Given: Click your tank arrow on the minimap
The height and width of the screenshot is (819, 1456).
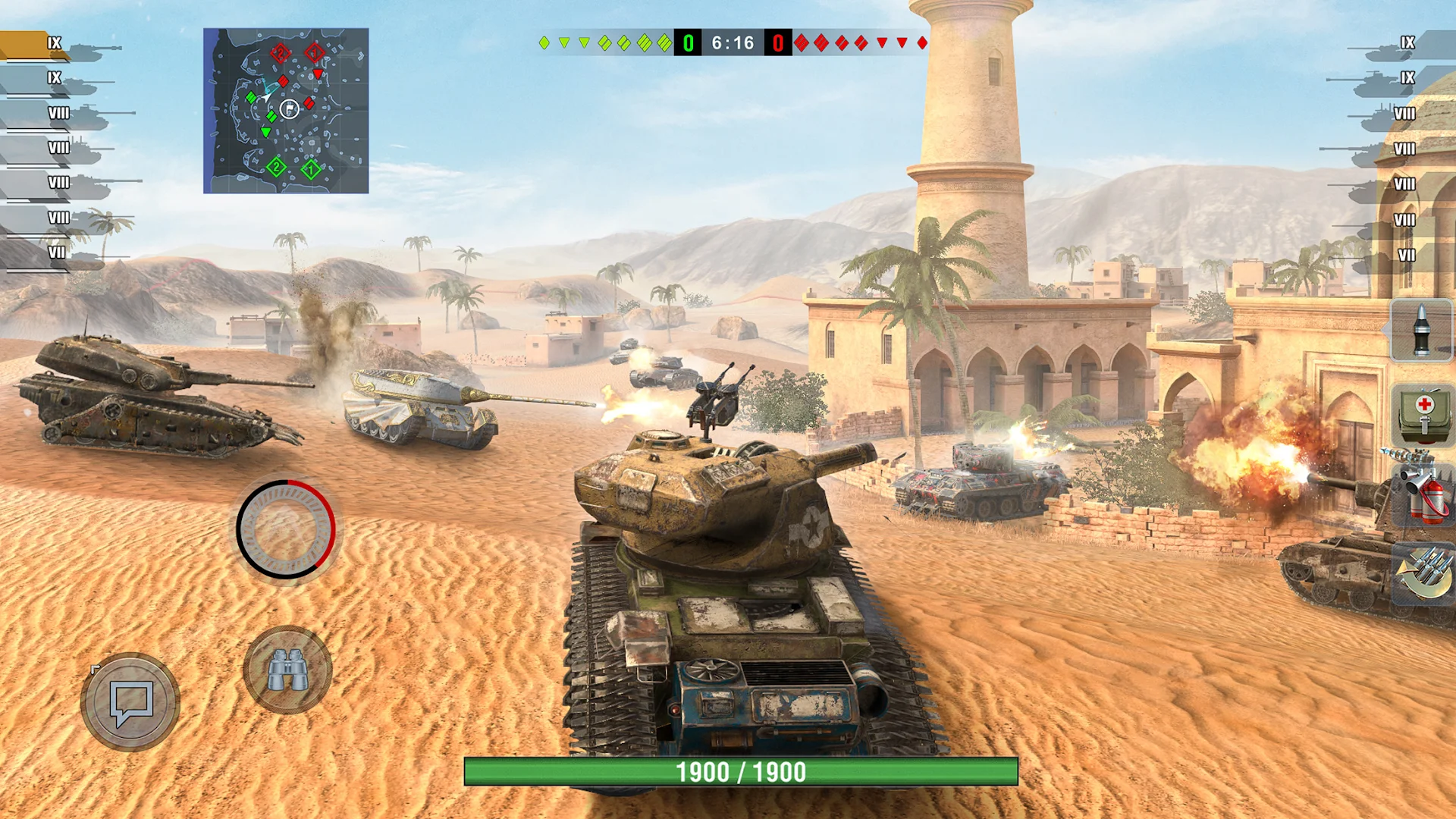Looking at the screenshot, I should click(x=266, y=97).
